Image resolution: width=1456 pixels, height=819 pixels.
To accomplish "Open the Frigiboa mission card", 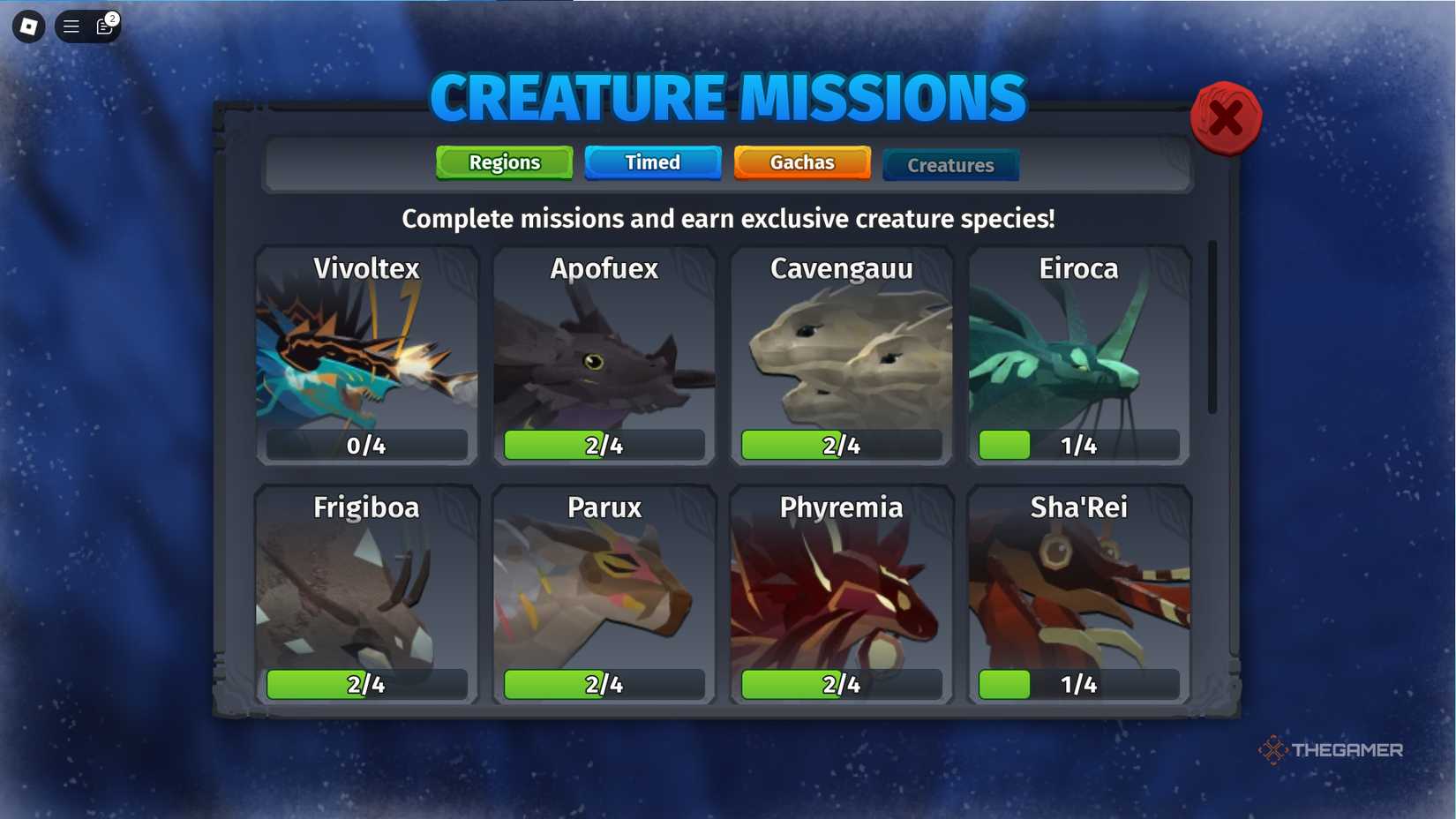I will tap(365, 591).
